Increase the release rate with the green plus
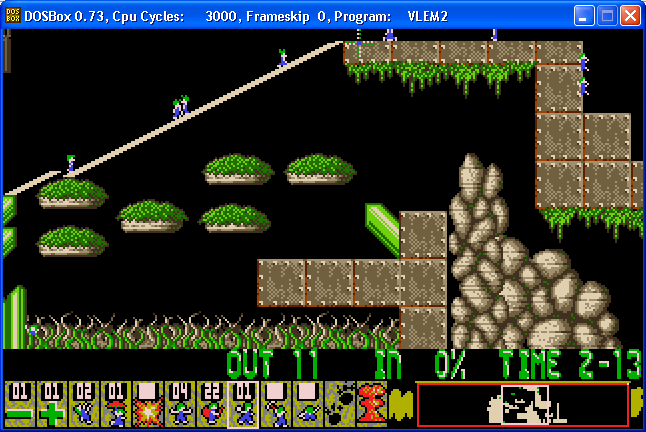The image size is (646, 432). pyautogui.click(x=49, y=405)
